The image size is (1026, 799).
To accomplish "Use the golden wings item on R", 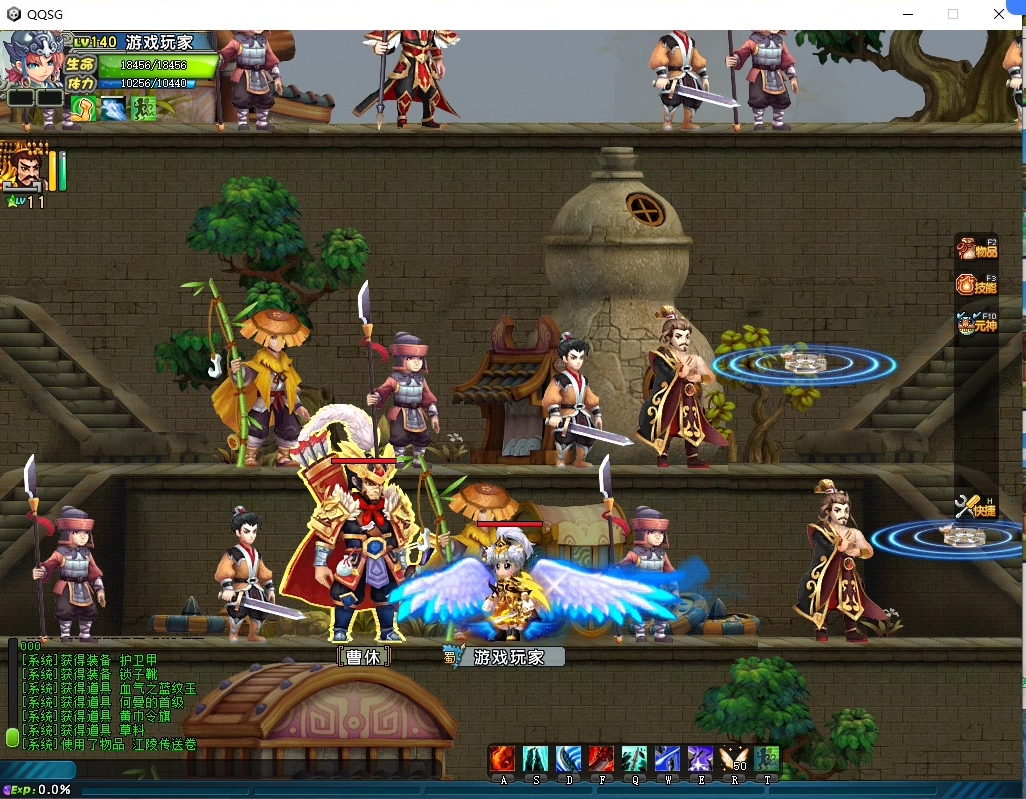I will (734, 758).
